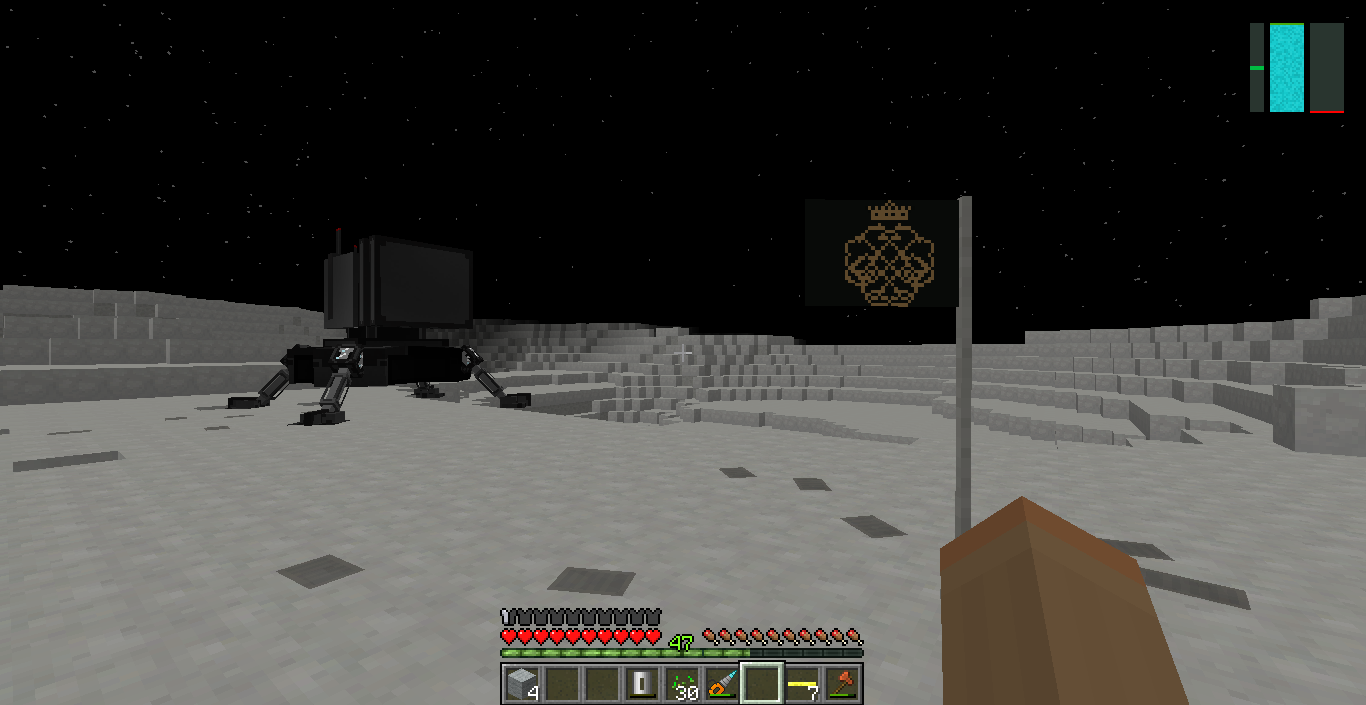
Task: Select the stone block stack slot
Action: pyautogui.click(x=521, y=684)
